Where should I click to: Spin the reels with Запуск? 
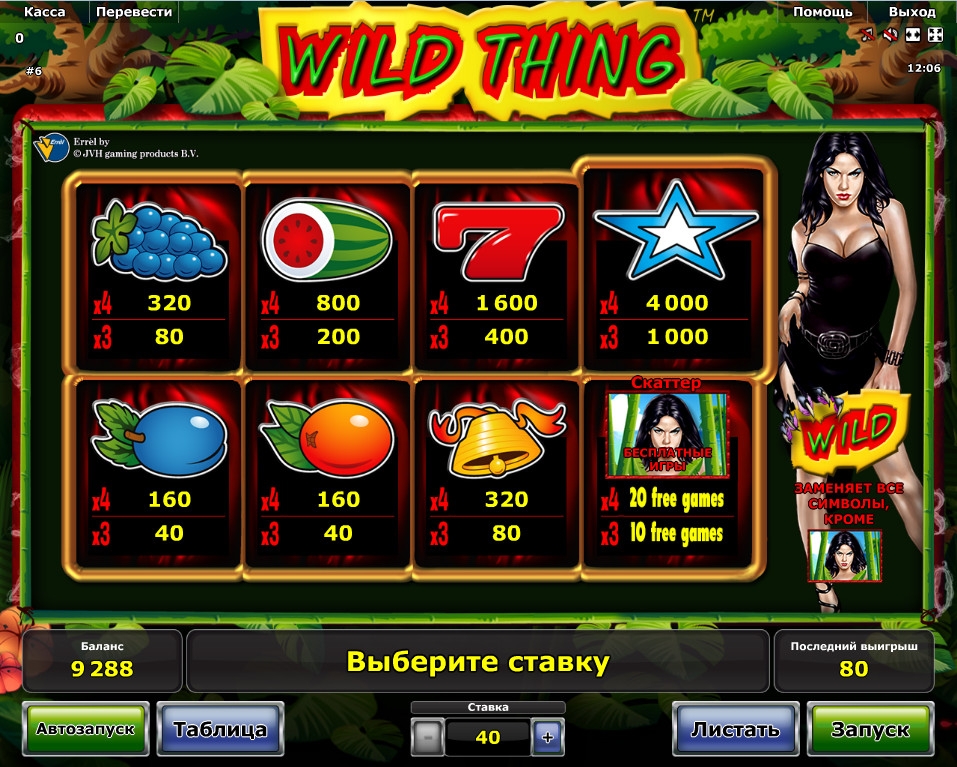[870, 729]
